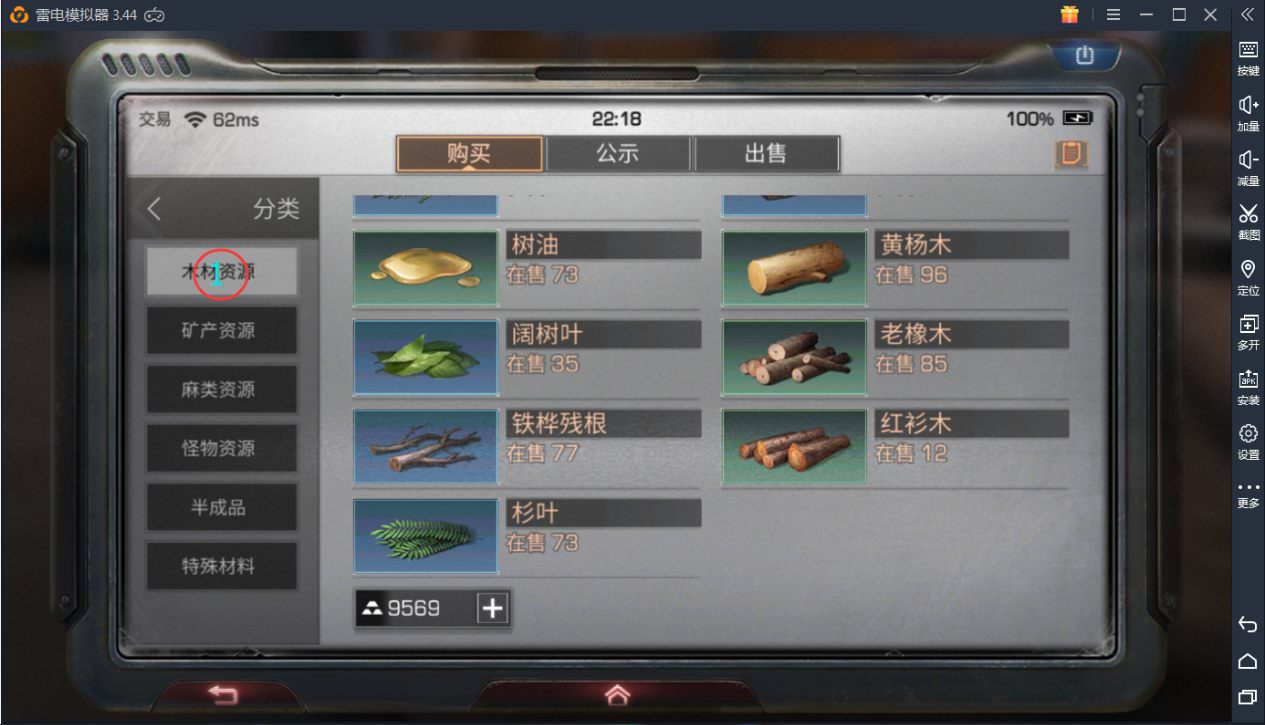Open the 出售 sell tab
The image size is (1265, 725).
(766, 154)
